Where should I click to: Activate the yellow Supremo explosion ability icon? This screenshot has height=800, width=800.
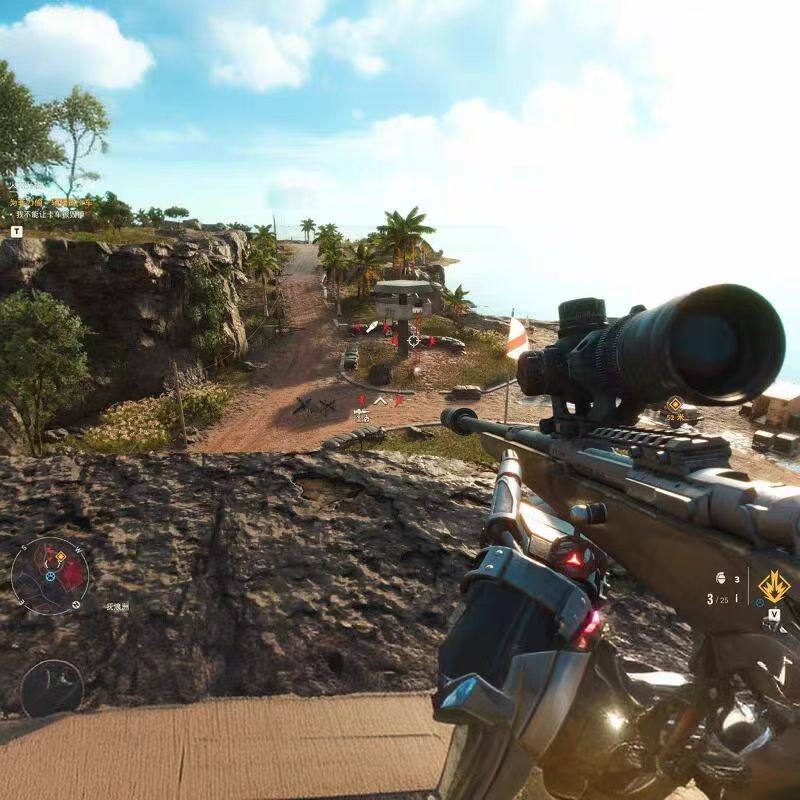coord(773,586)
